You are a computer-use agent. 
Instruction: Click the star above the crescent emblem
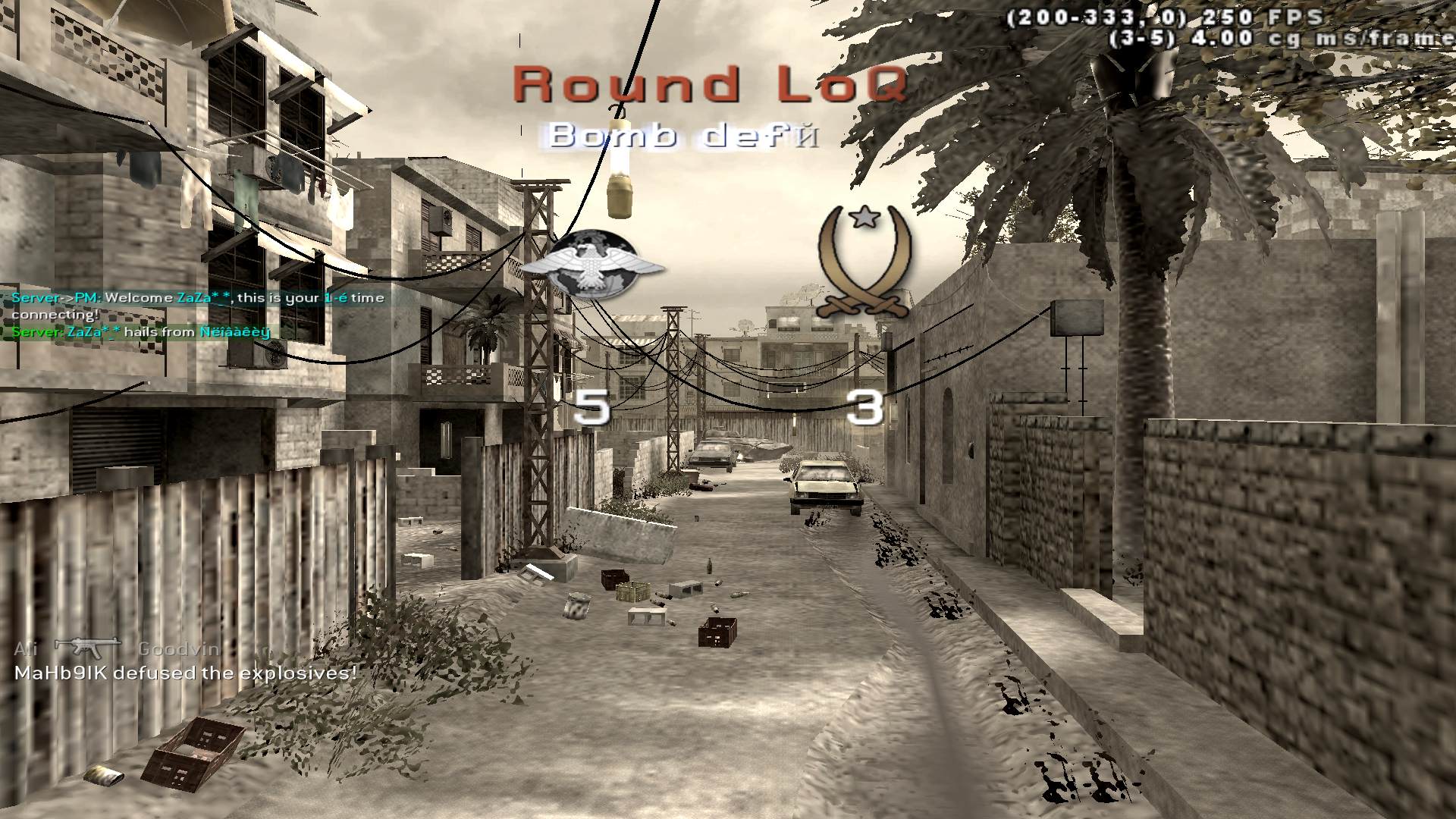pyautogui.click(x=863, y=219)
